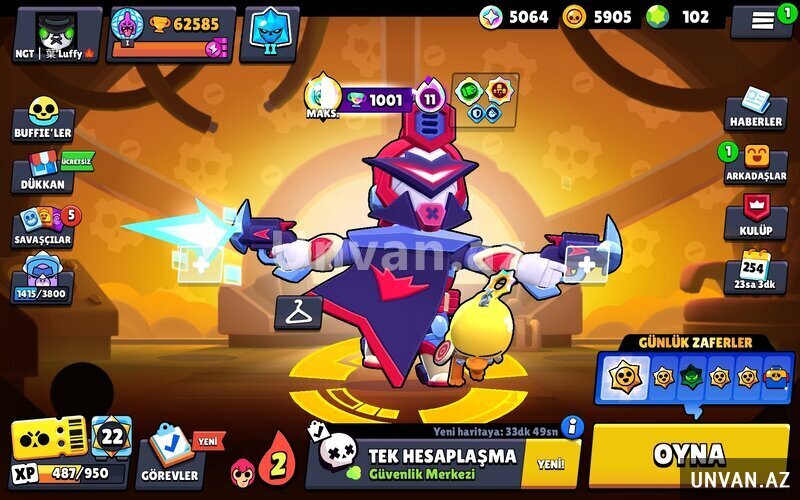Image resolution: width=800 pixels, height=500 pixels.
Task: Open the GÖREVLER quests panel
Action: click(168, 455)
